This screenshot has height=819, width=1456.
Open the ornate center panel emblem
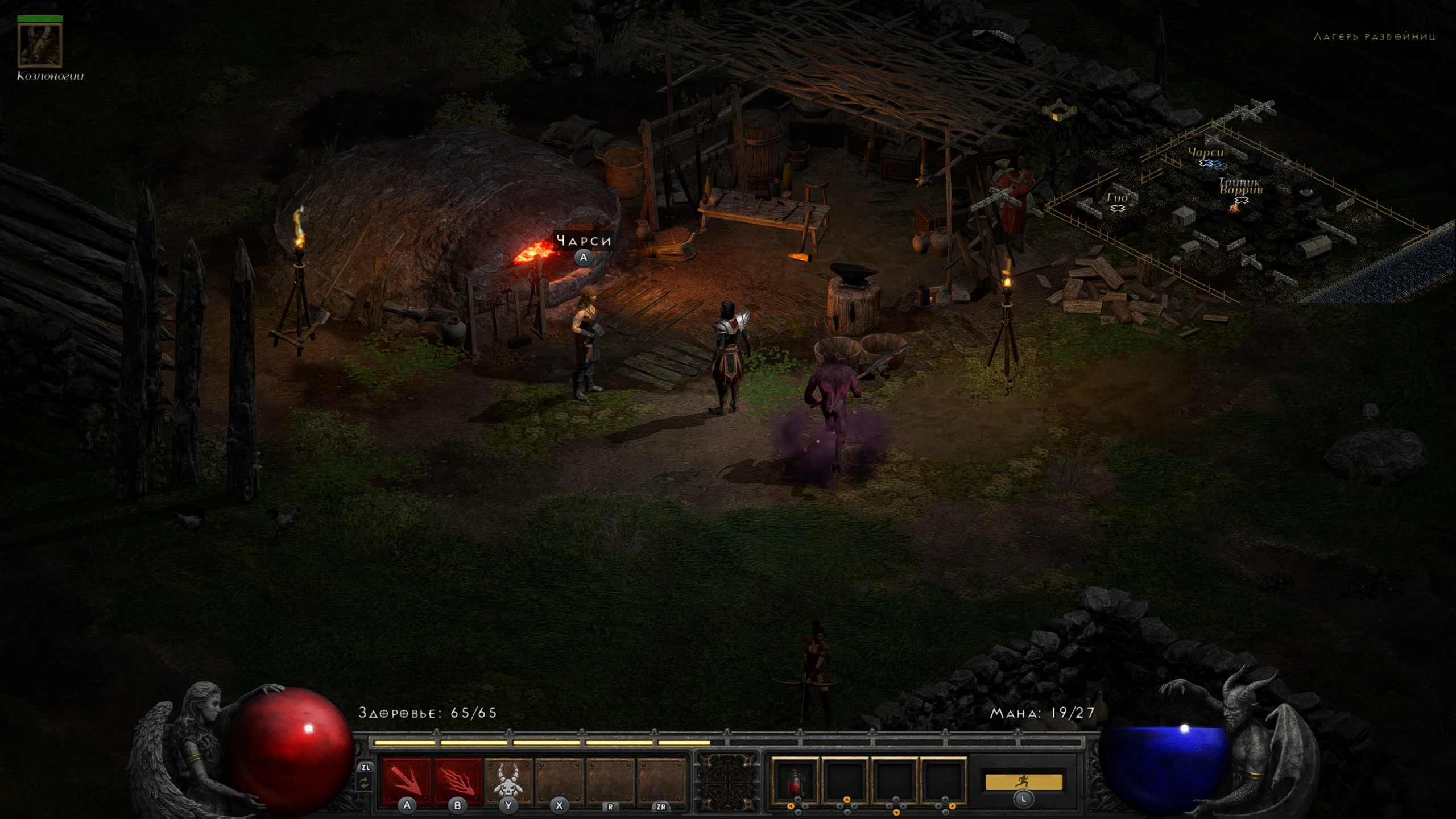tap(727, 782)
